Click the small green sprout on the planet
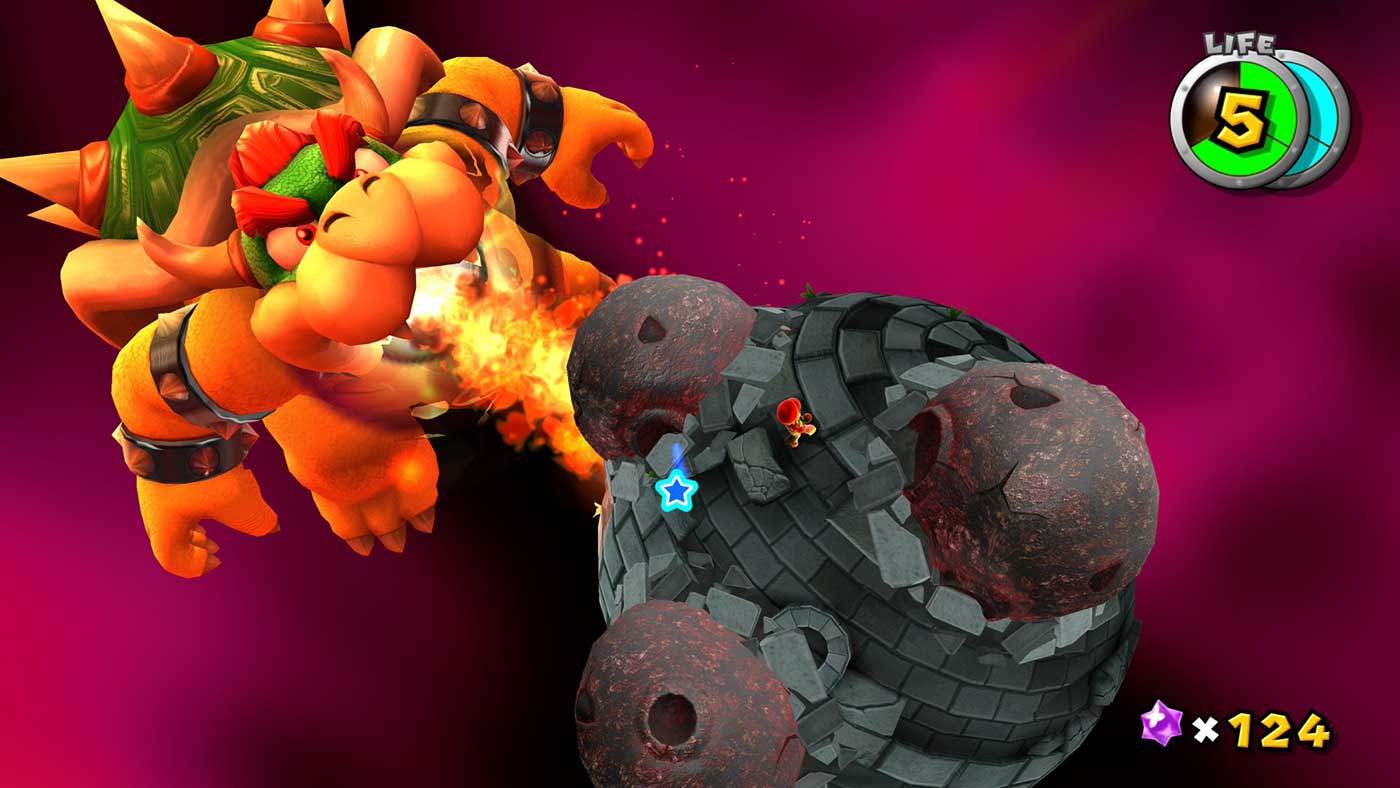Viewport: 1400px width, 788px height. click(808, 293)
